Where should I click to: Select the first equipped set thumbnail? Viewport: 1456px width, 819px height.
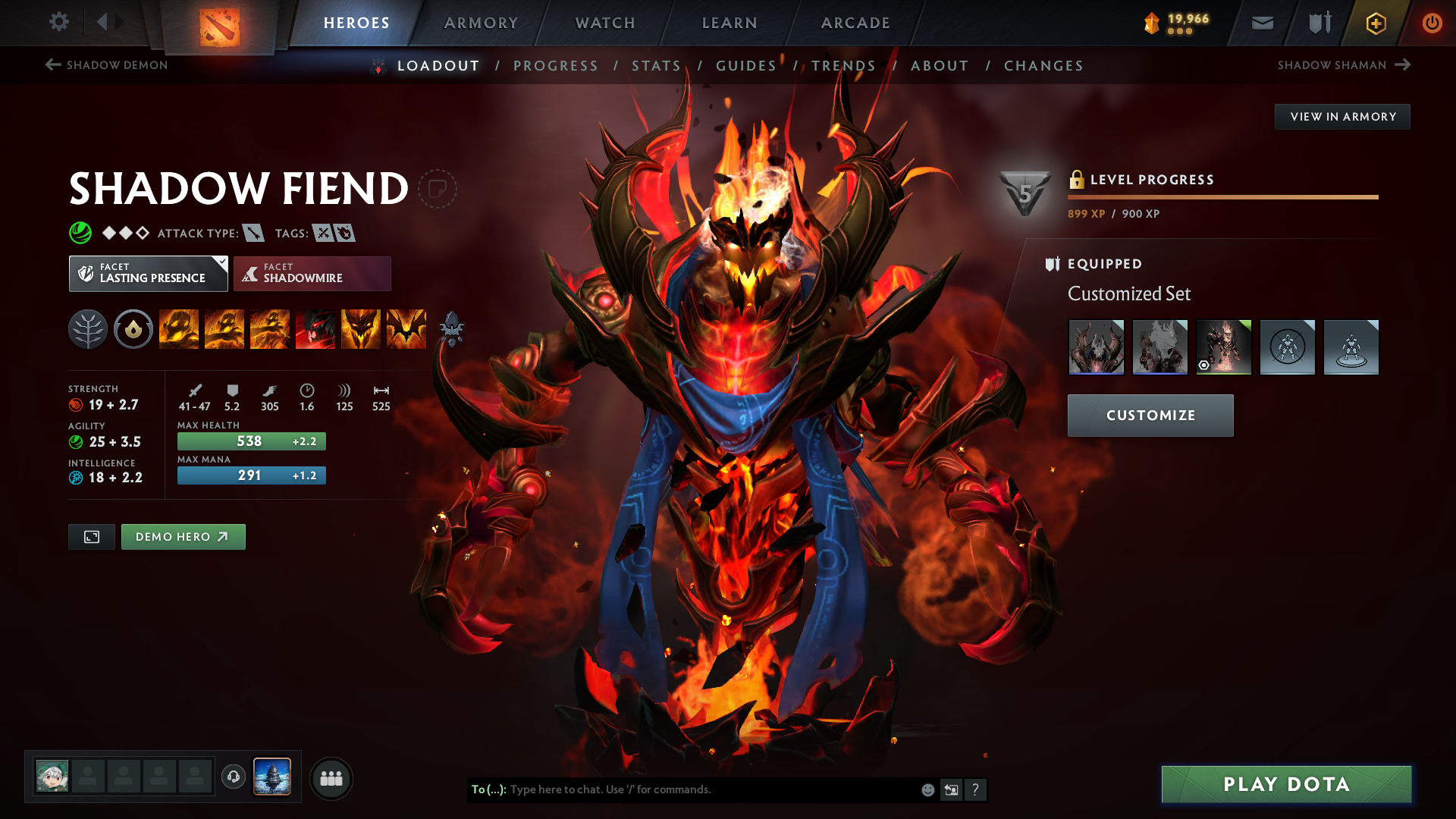click(x=1096, y=347)
